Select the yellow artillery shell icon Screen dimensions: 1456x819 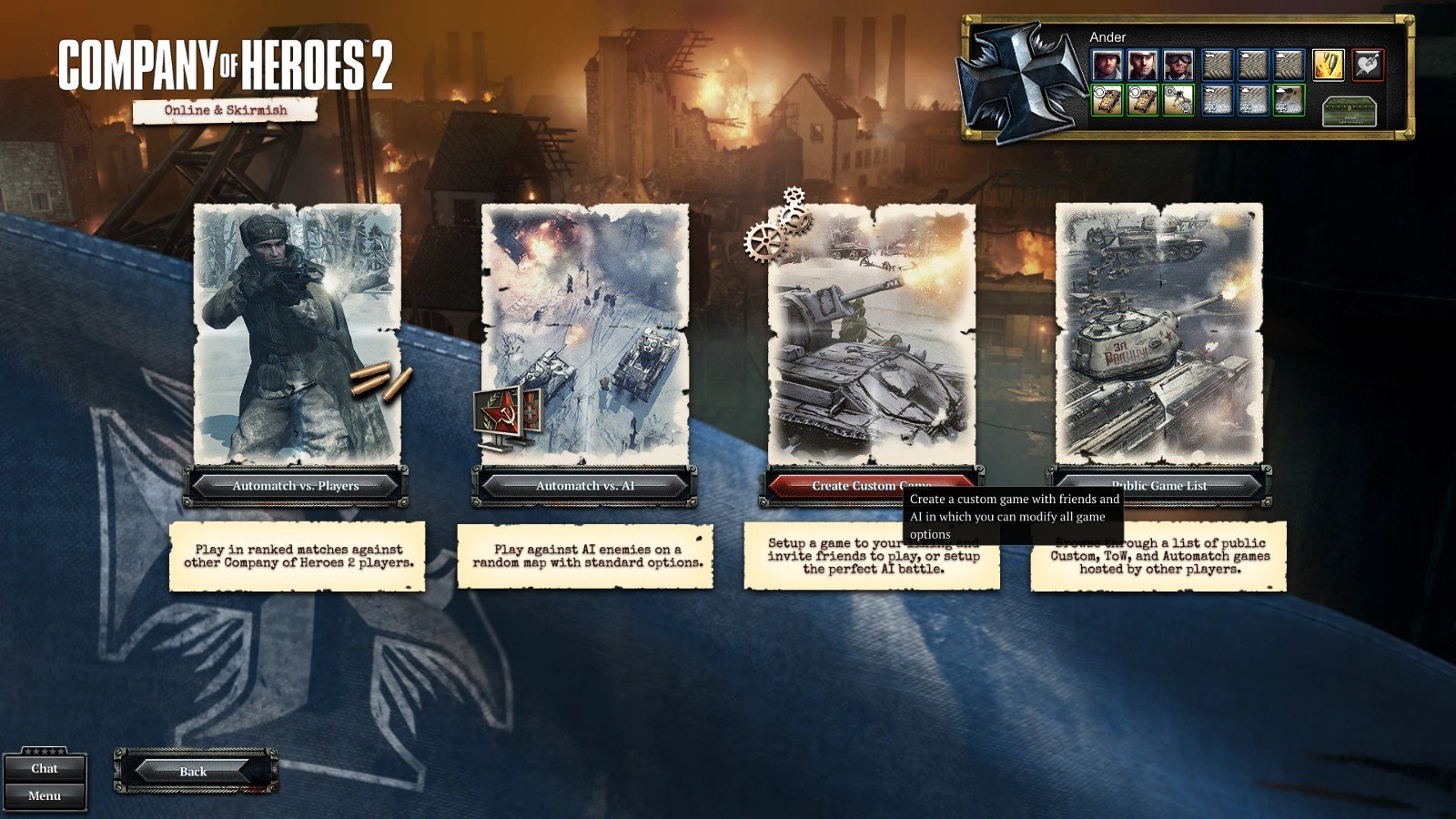pyautogui.click(x=1328, y=66)
